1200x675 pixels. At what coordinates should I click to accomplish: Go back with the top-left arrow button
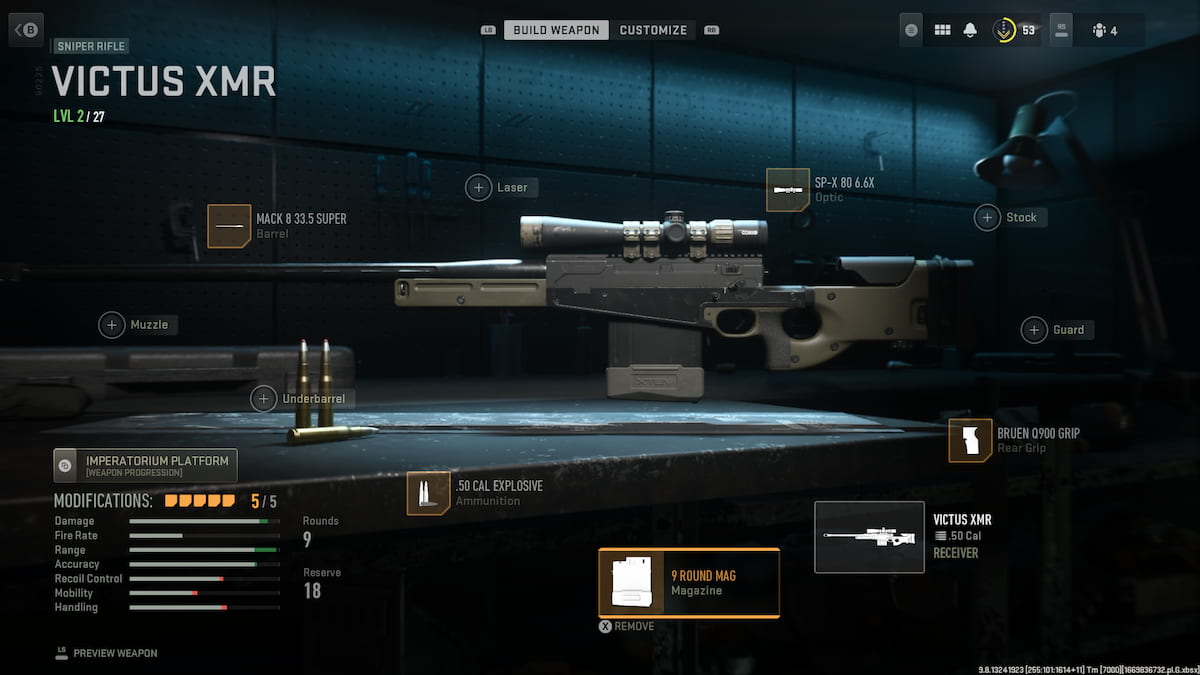tap(26, 29)
